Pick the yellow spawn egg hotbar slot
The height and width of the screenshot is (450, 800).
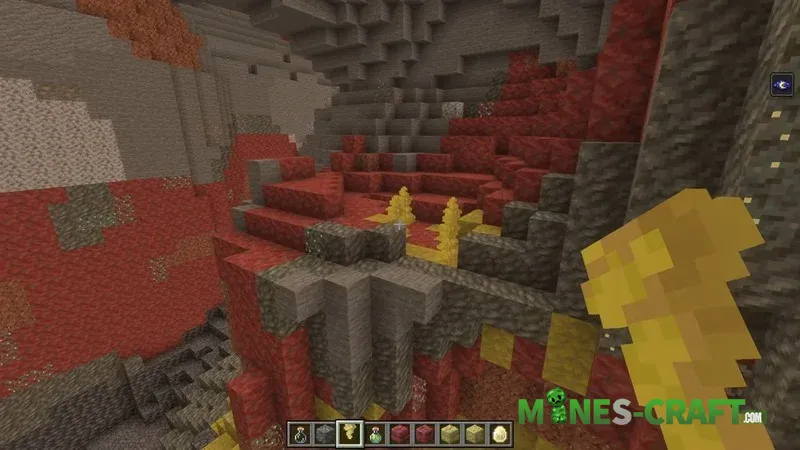pos(500,433)
